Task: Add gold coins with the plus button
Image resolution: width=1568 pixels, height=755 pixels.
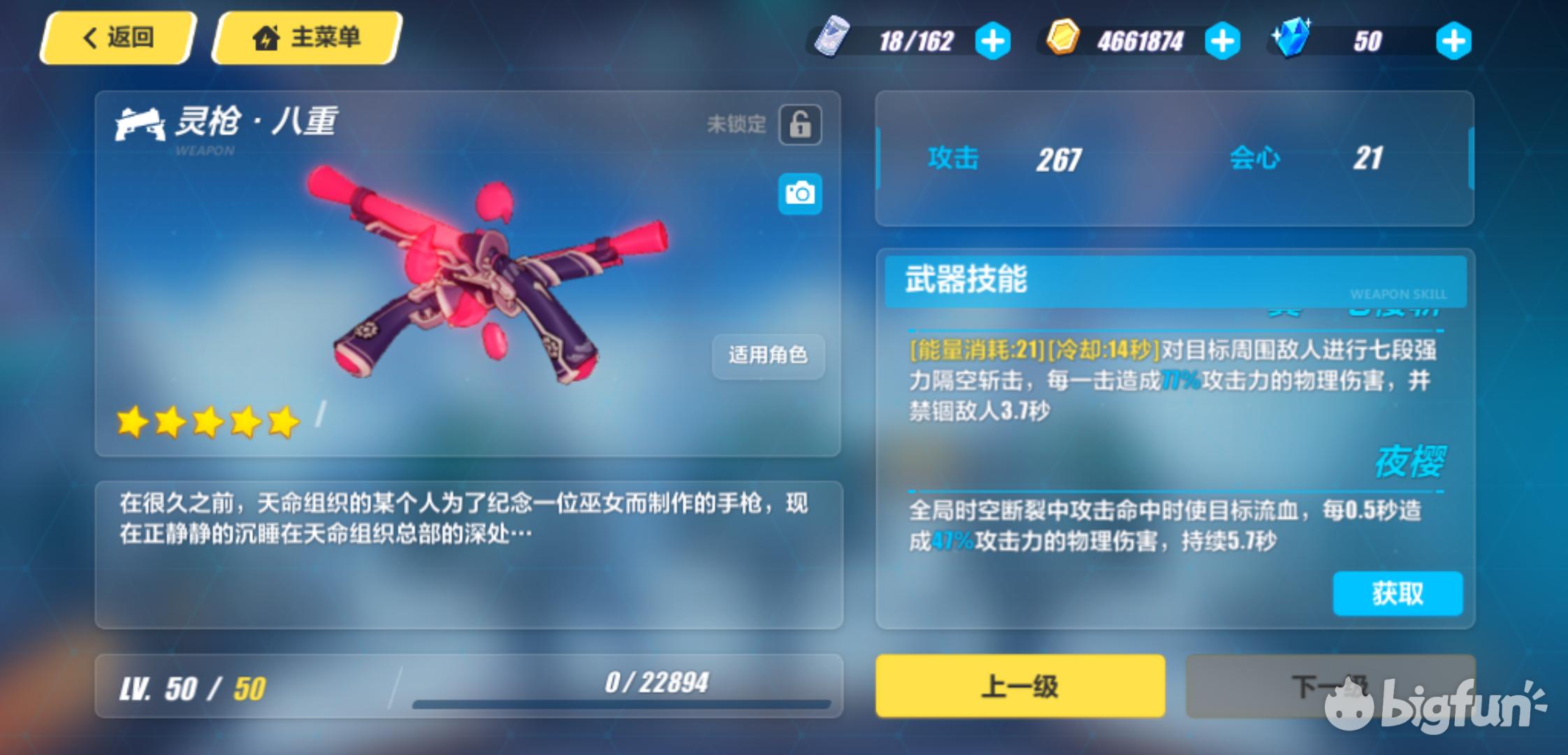Action: pos(1222,41)
